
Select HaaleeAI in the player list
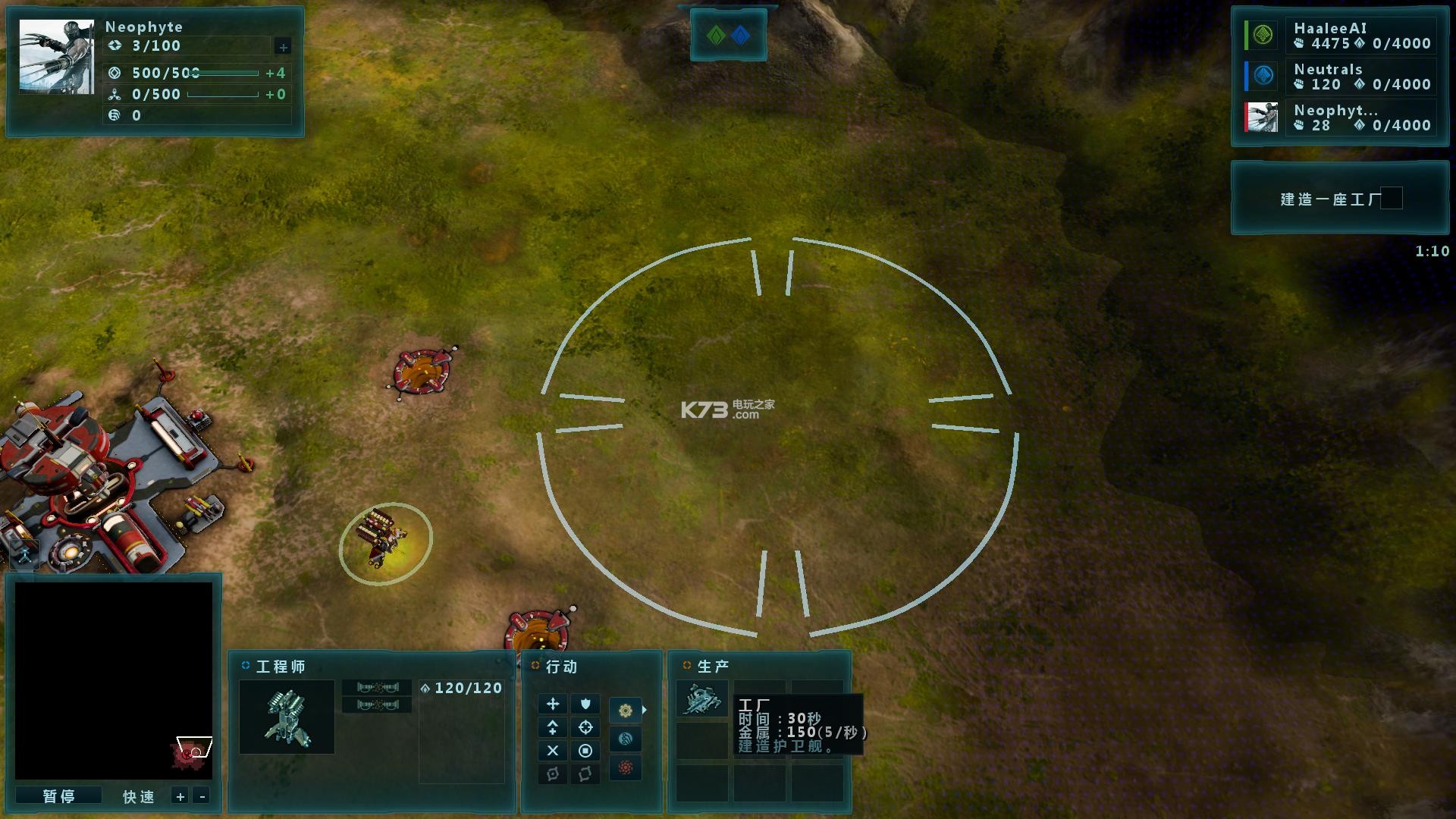click(1340, 36)
